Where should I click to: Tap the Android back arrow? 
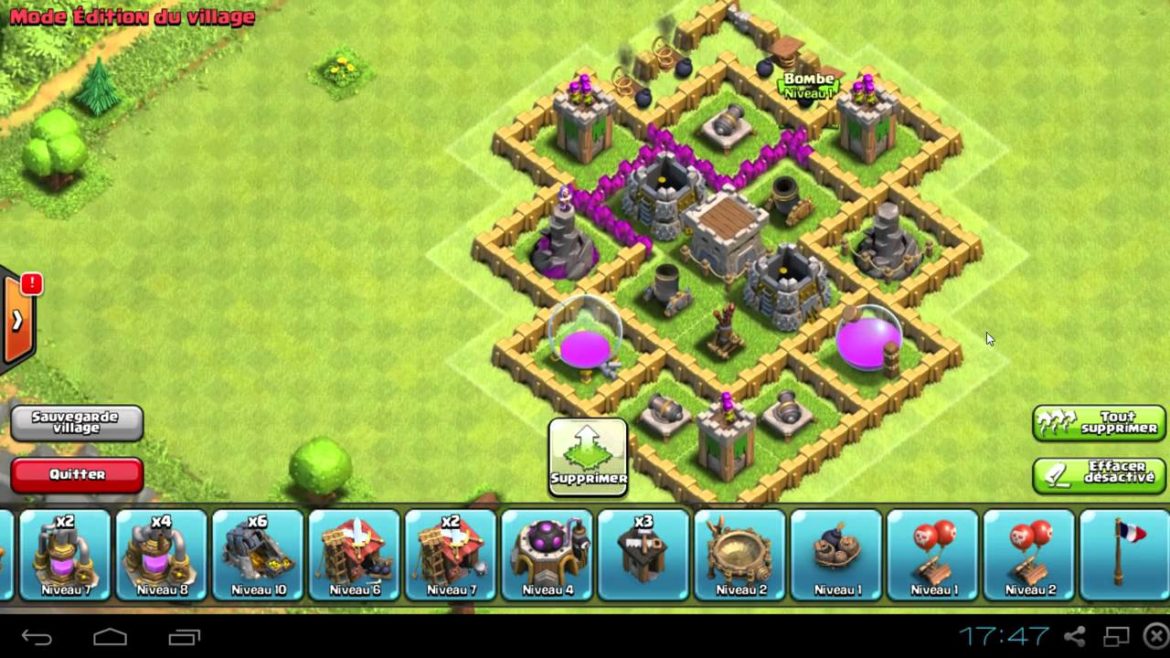coord(37,637)
